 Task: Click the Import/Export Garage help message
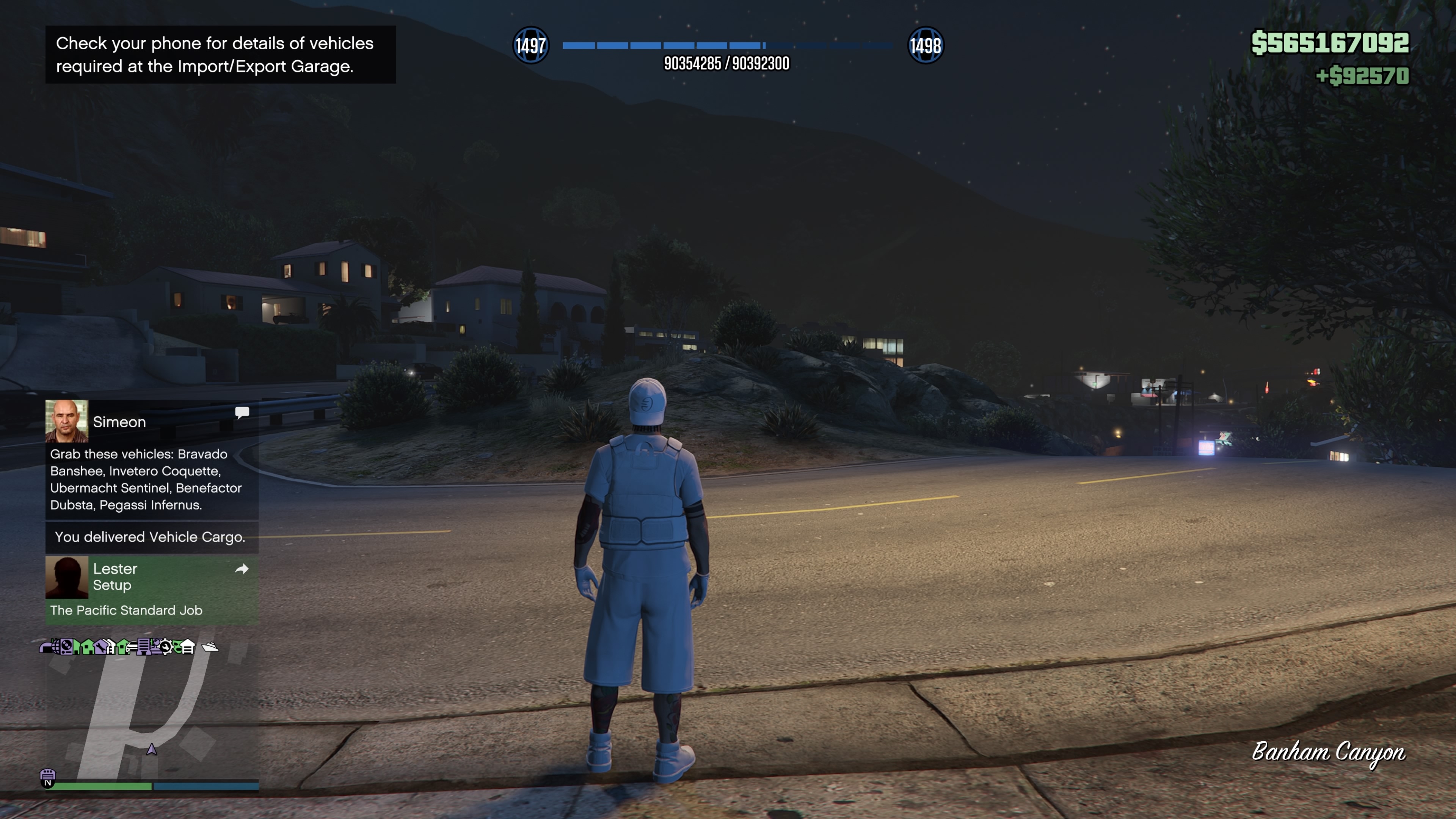[220, 55]
